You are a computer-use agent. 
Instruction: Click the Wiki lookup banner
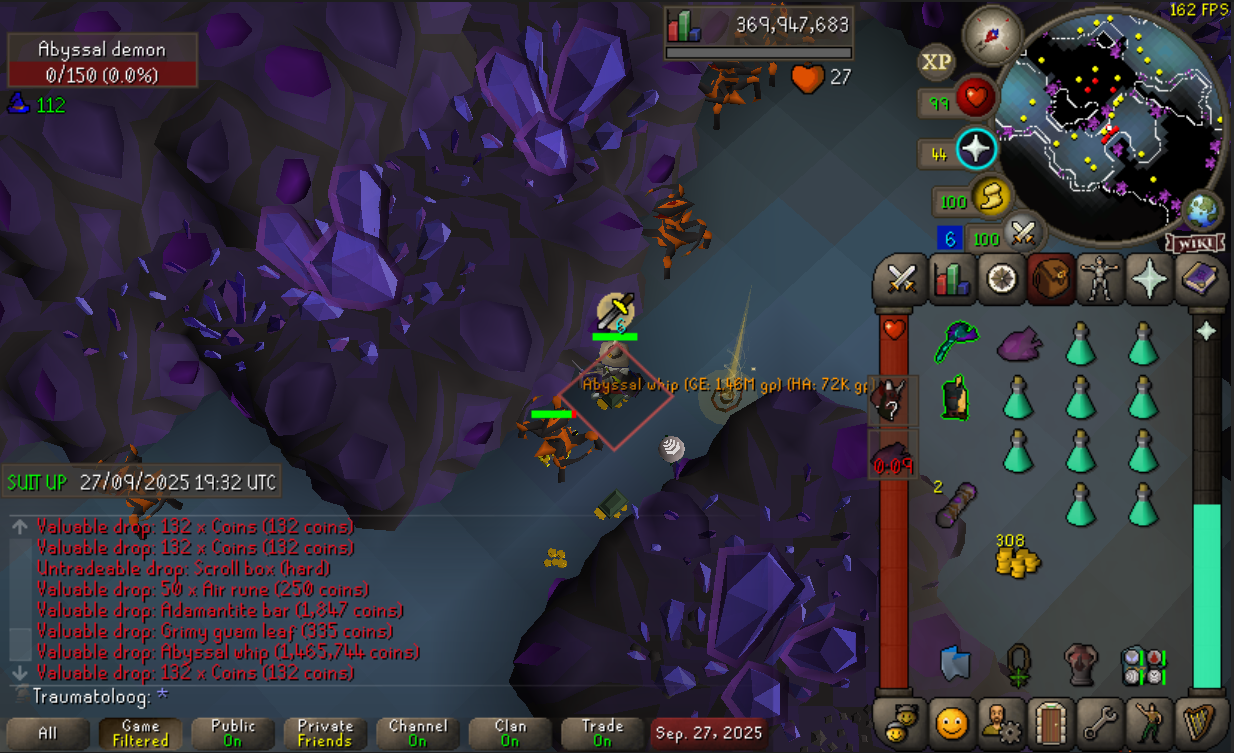click(1191, 243)
